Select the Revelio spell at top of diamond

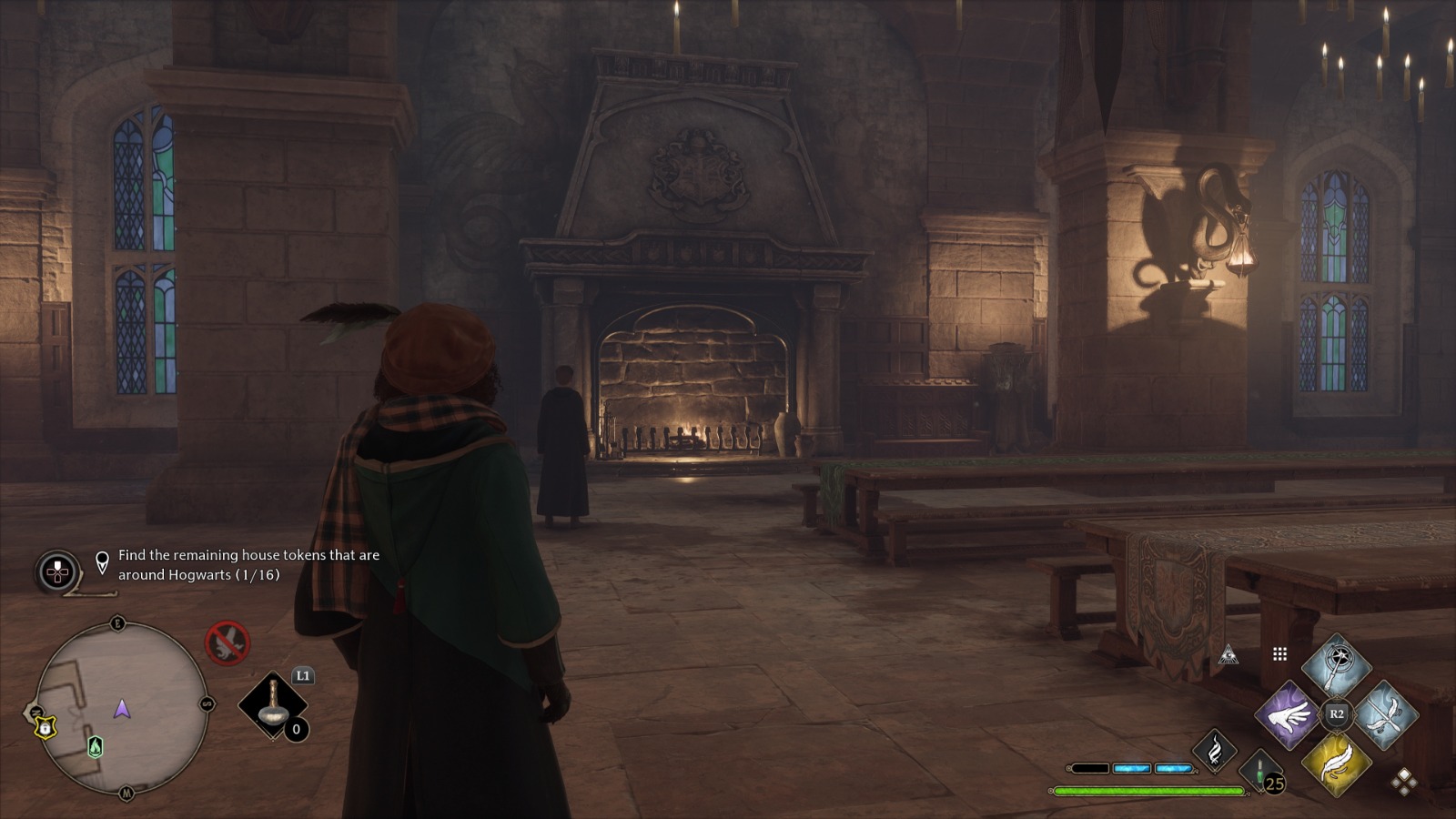(1337, 660)
